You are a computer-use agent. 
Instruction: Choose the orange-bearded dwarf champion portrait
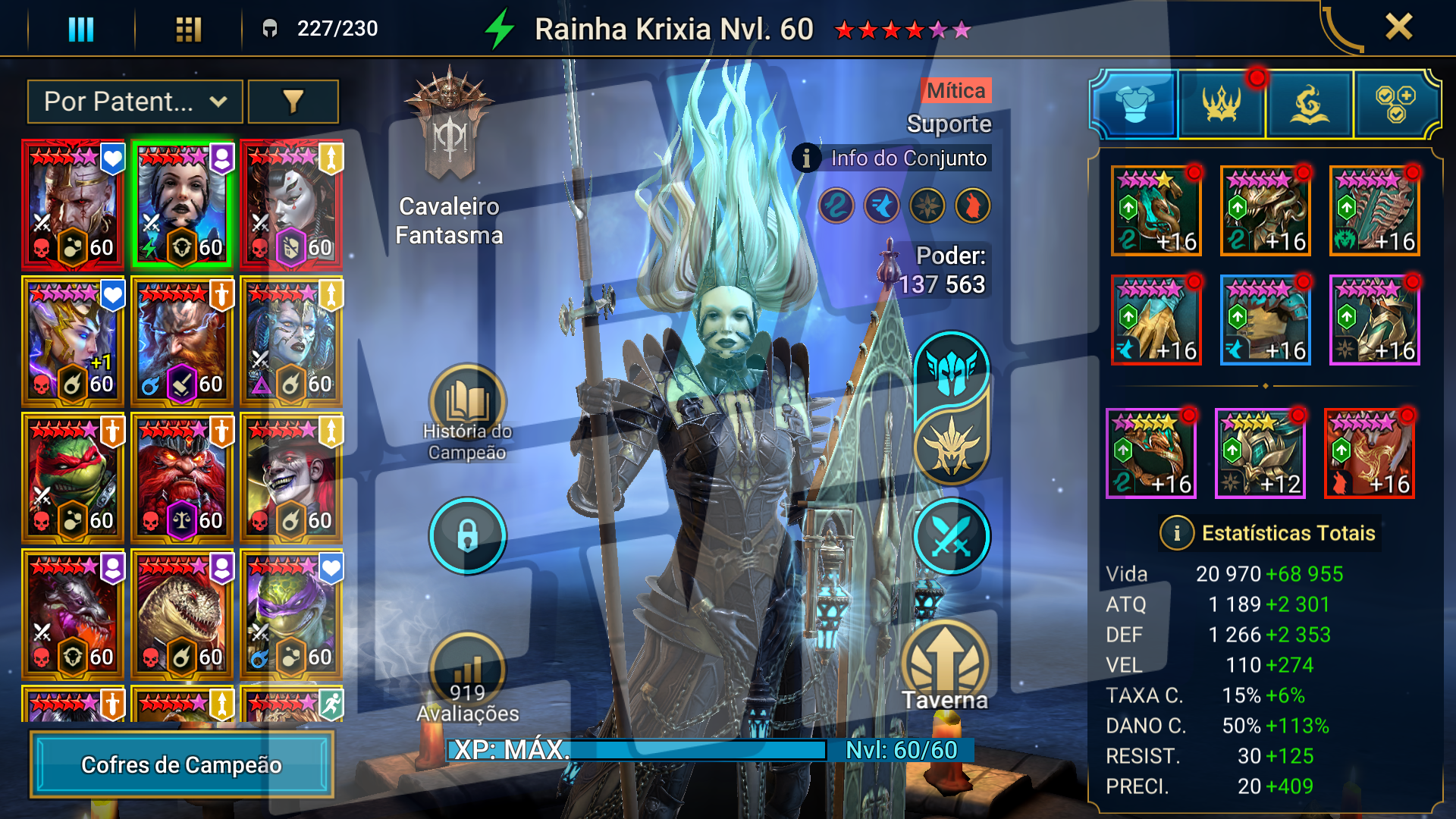pyautogui.click(x=182, y=341)
